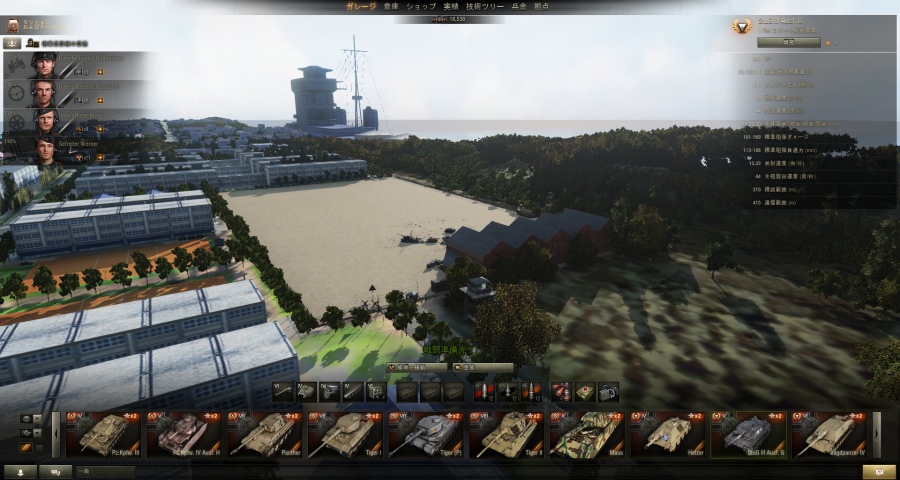This screenshot has height=480, width=900.
Task: Open the ショップ (Shop) tab
Action: pyautogui.click(x=422, y=6)
